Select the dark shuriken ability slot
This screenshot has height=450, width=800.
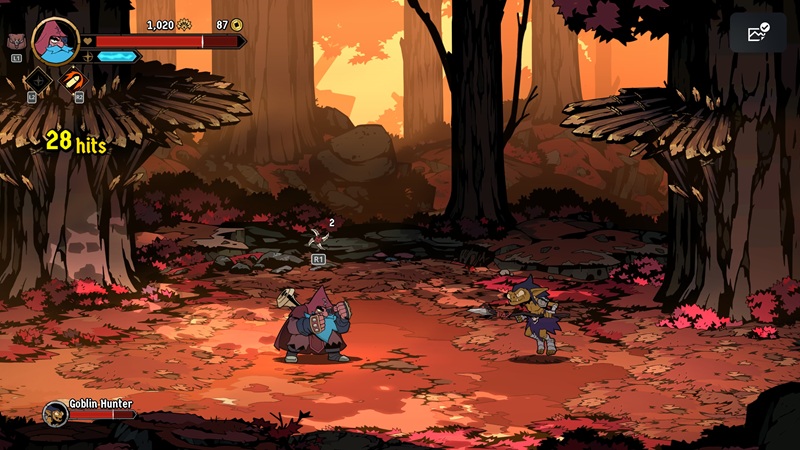[38, 80]
